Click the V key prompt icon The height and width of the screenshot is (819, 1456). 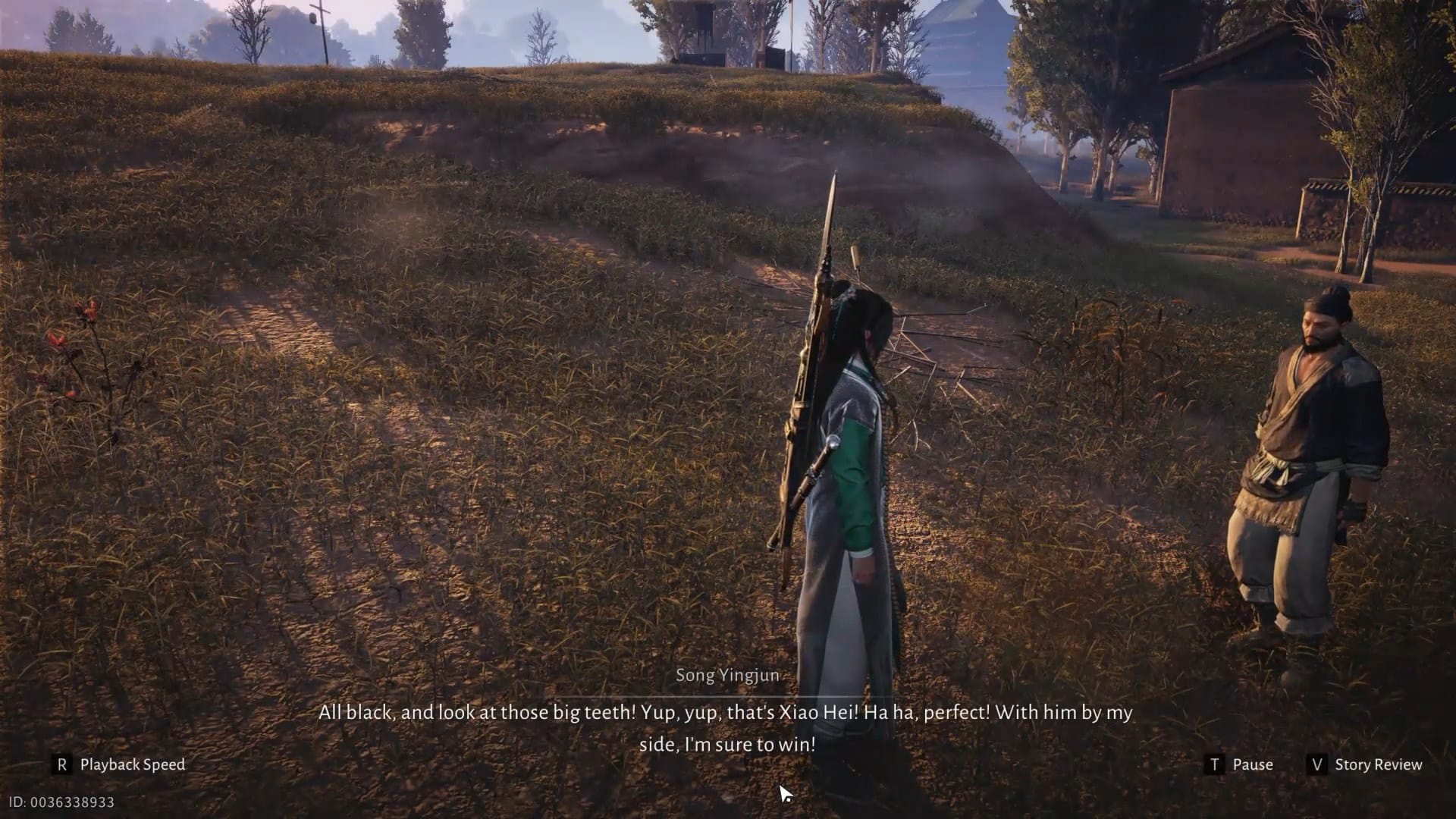[1316, 764]
